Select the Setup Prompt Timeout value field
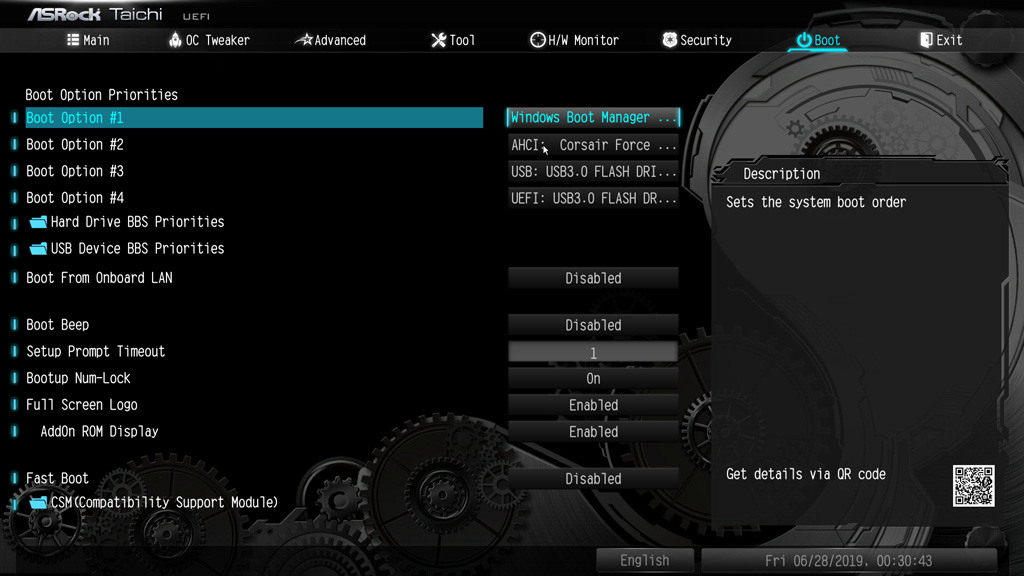Viewport: 1024px width, 576px height. click(x=593, y=352)
